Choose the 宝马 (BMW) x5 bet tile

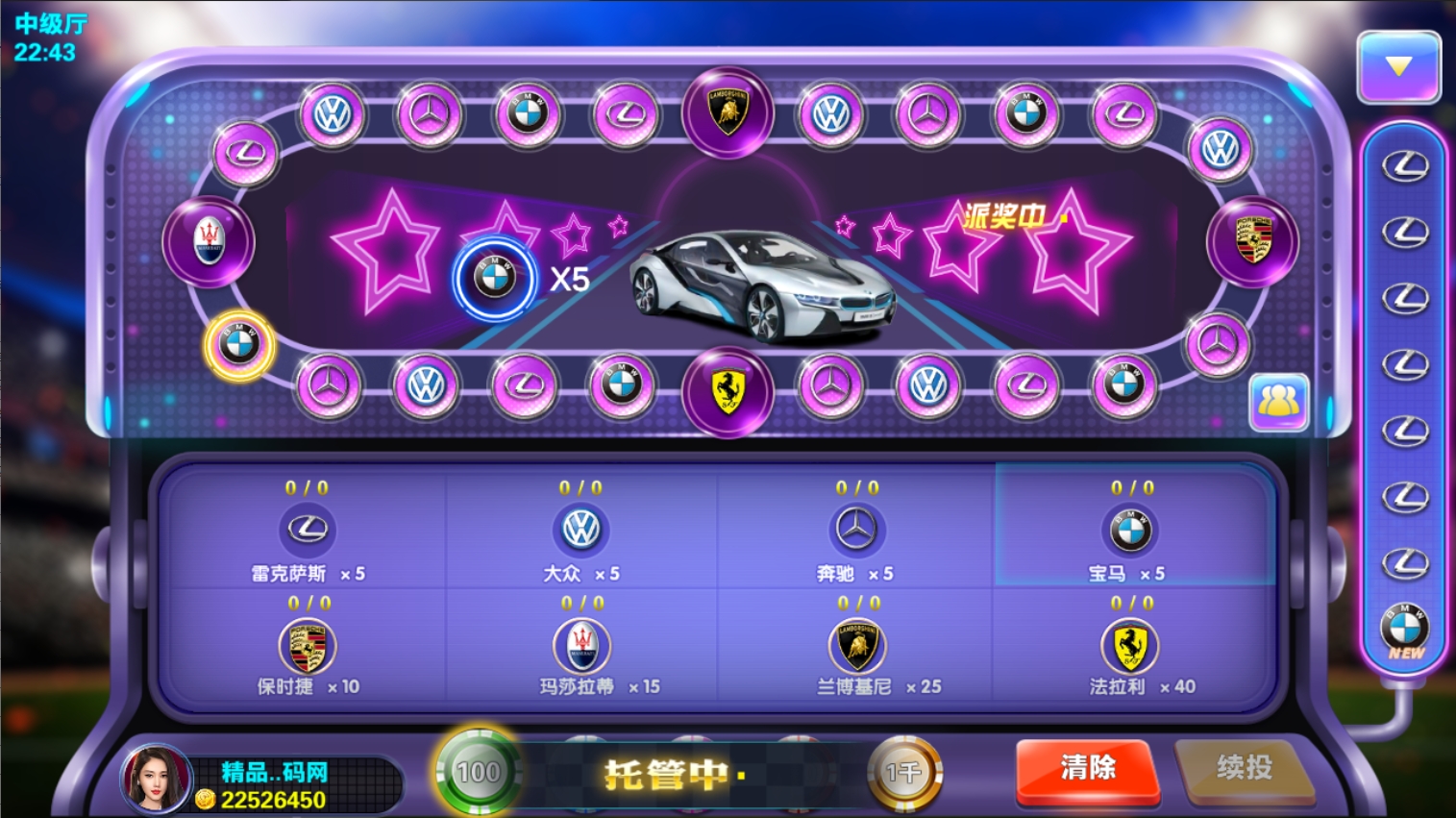click(1131, 532)
